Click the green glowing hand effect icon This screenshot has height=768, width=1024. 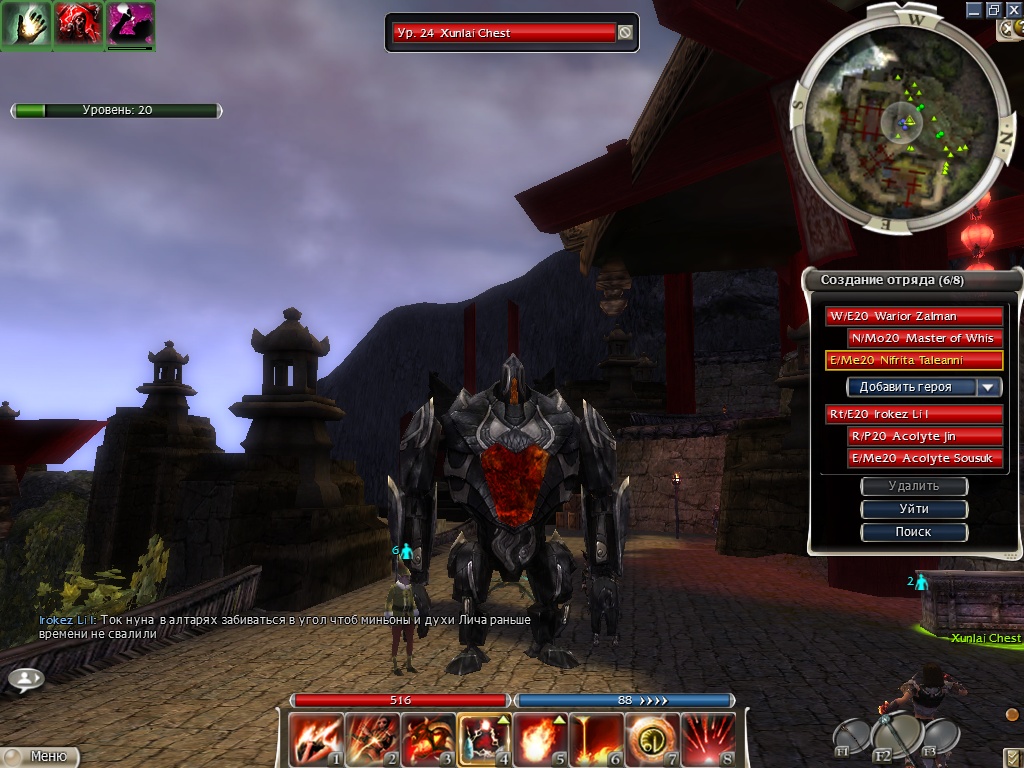pos(26,26)
